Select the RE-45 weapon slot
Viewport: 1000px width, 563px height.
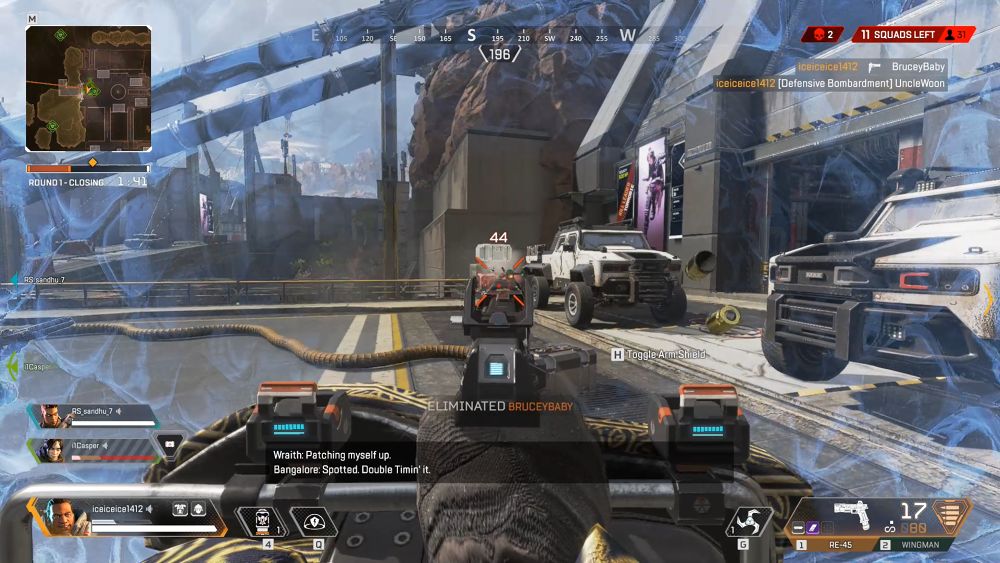coord(832,545)
